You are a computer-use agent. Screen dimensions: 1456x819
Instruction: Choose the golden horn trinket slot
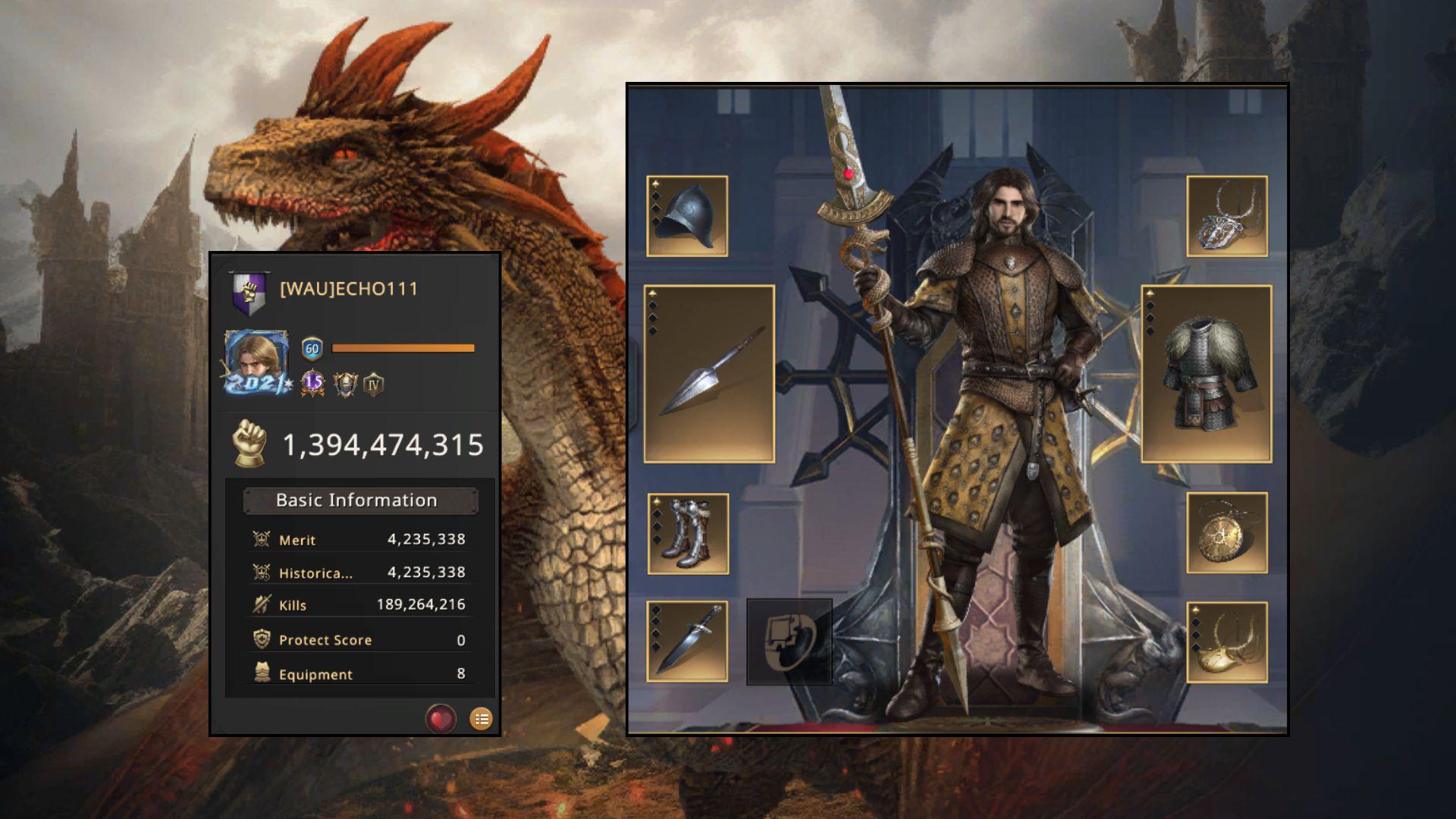[1226, 642]
